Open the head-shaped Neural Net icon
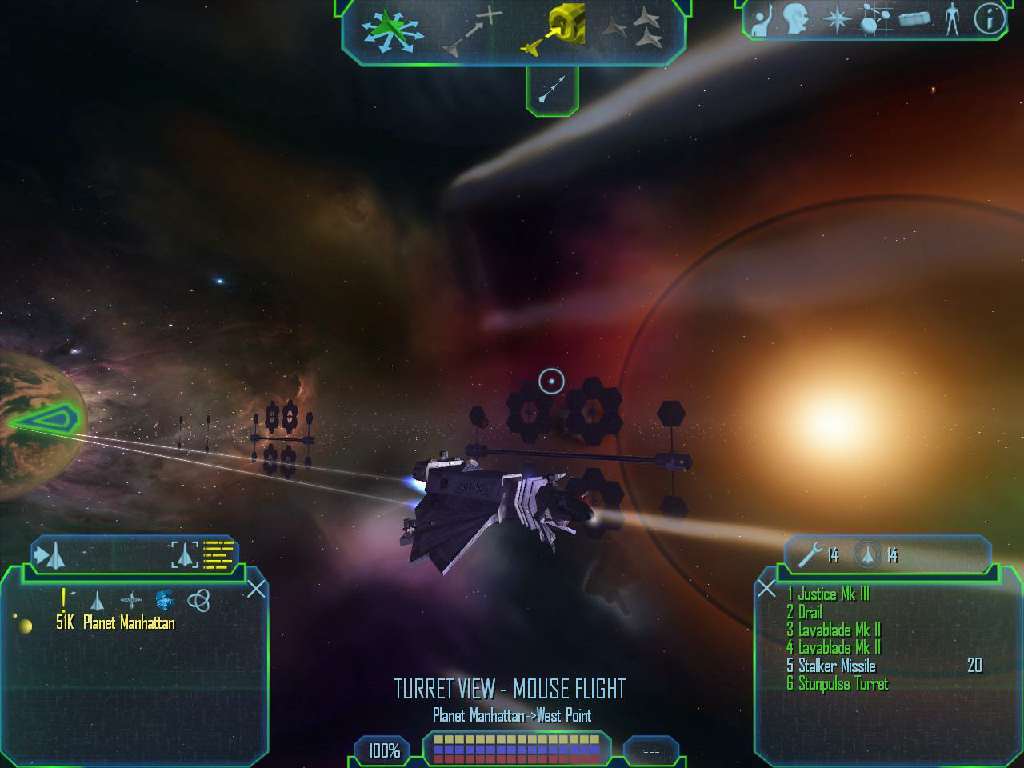 796,19
